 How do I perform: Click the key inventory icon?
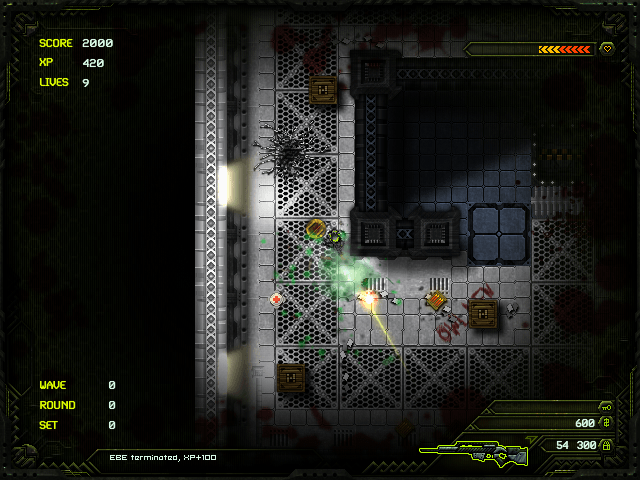(x=606, y=407)
